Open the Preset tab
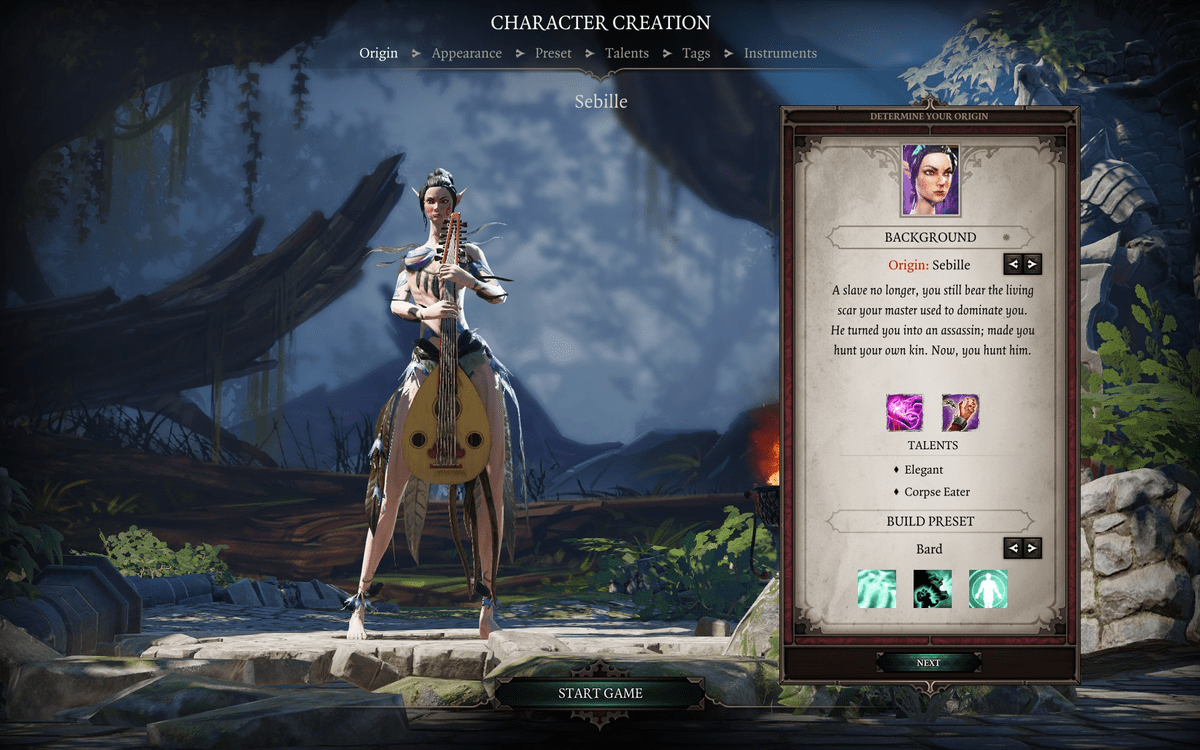Screen dimensions: 1200x750 tap(551, 53)
